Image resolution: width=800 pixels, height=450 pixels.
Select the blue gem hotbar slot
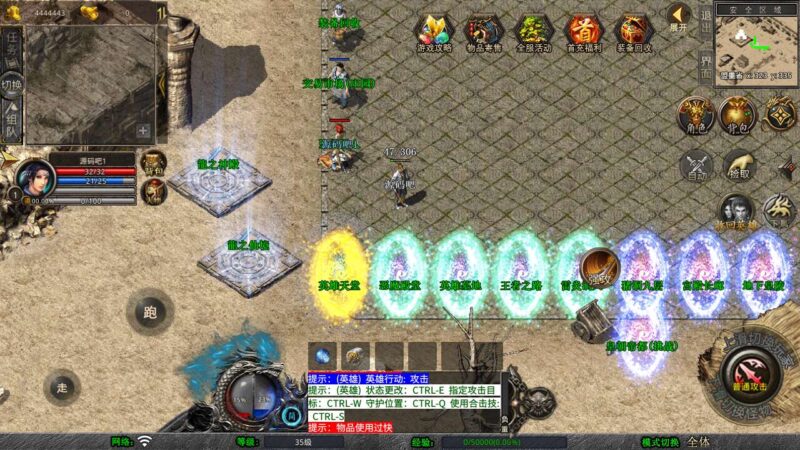point(322,356)
